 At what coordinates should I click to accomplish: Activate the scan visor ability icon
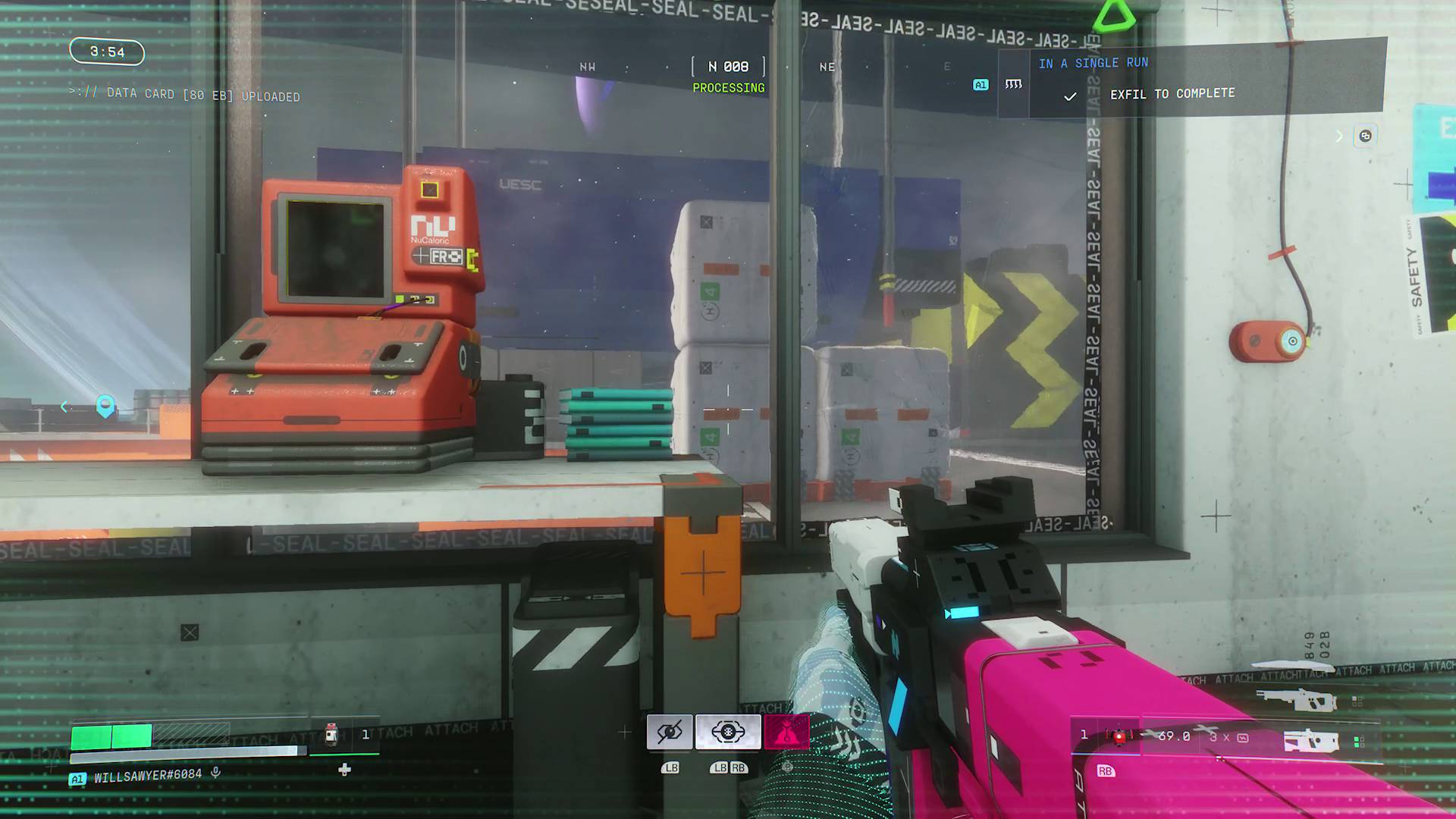point(727,730)
